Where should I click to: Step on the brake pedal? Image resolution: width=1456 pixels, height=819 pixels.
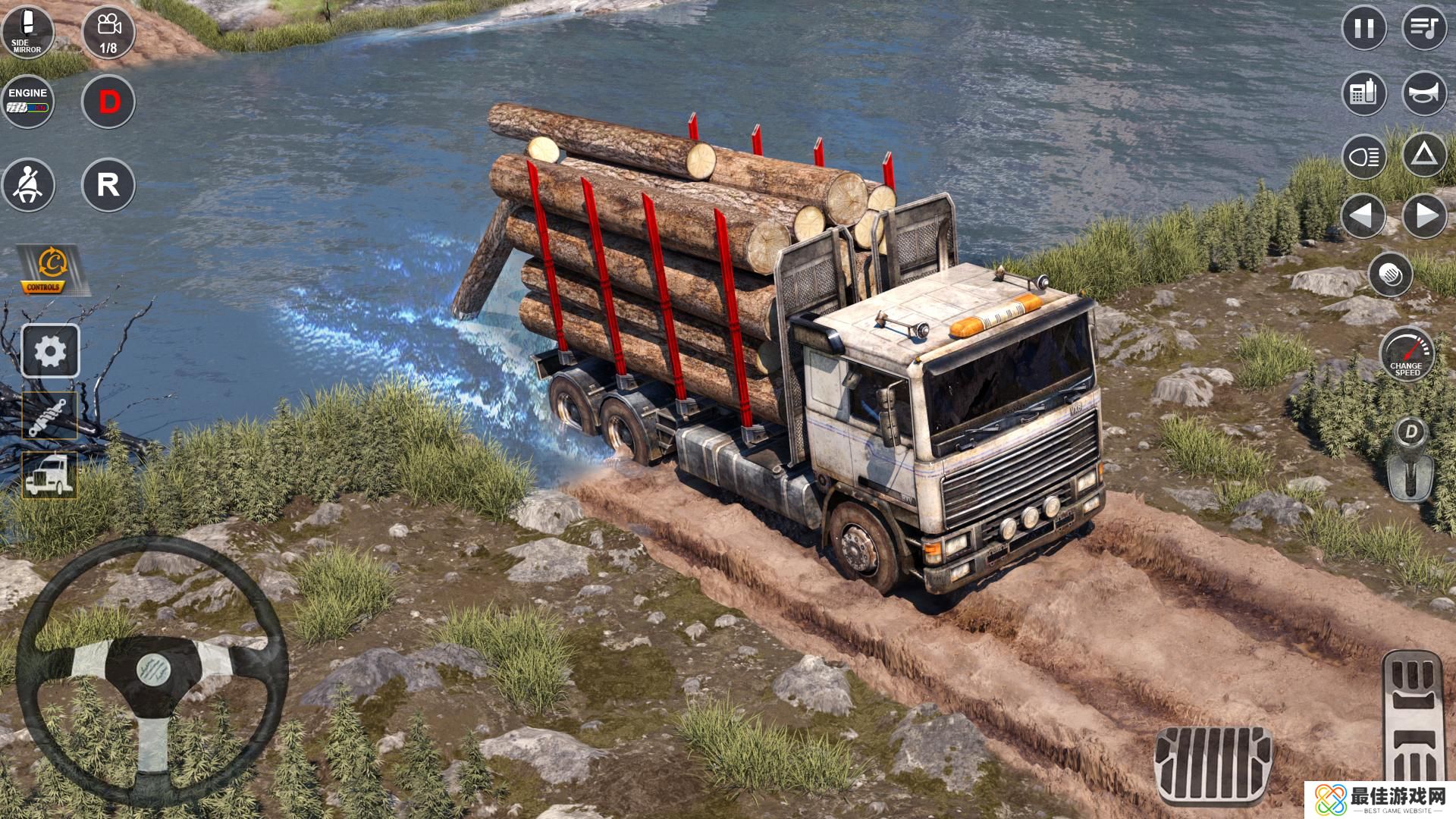[x=1213, y=764]
